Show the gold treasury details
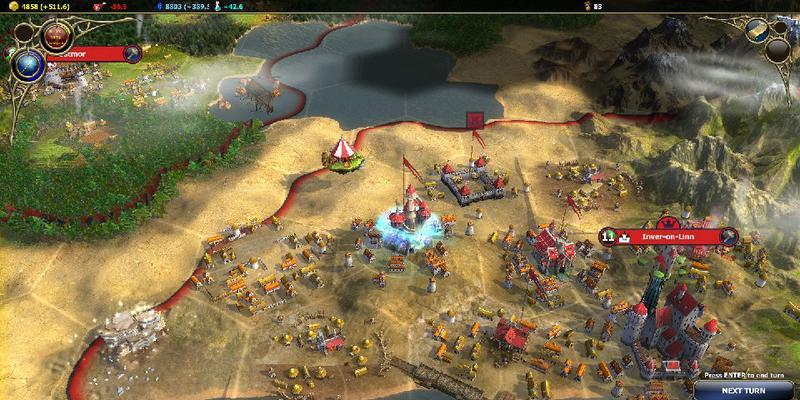The width and height of the screenshot is (800, 400). point(40,5)
